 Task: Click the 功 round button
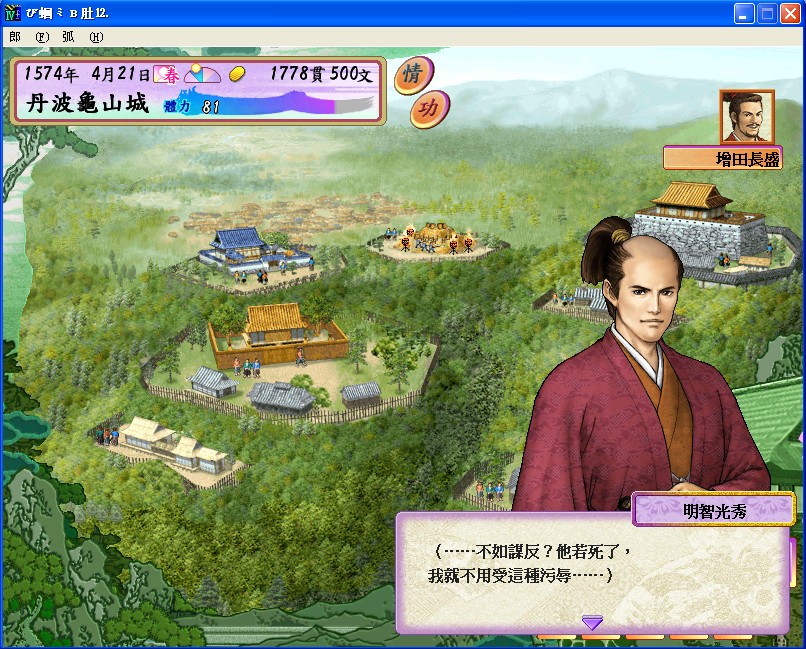[429, 110]
